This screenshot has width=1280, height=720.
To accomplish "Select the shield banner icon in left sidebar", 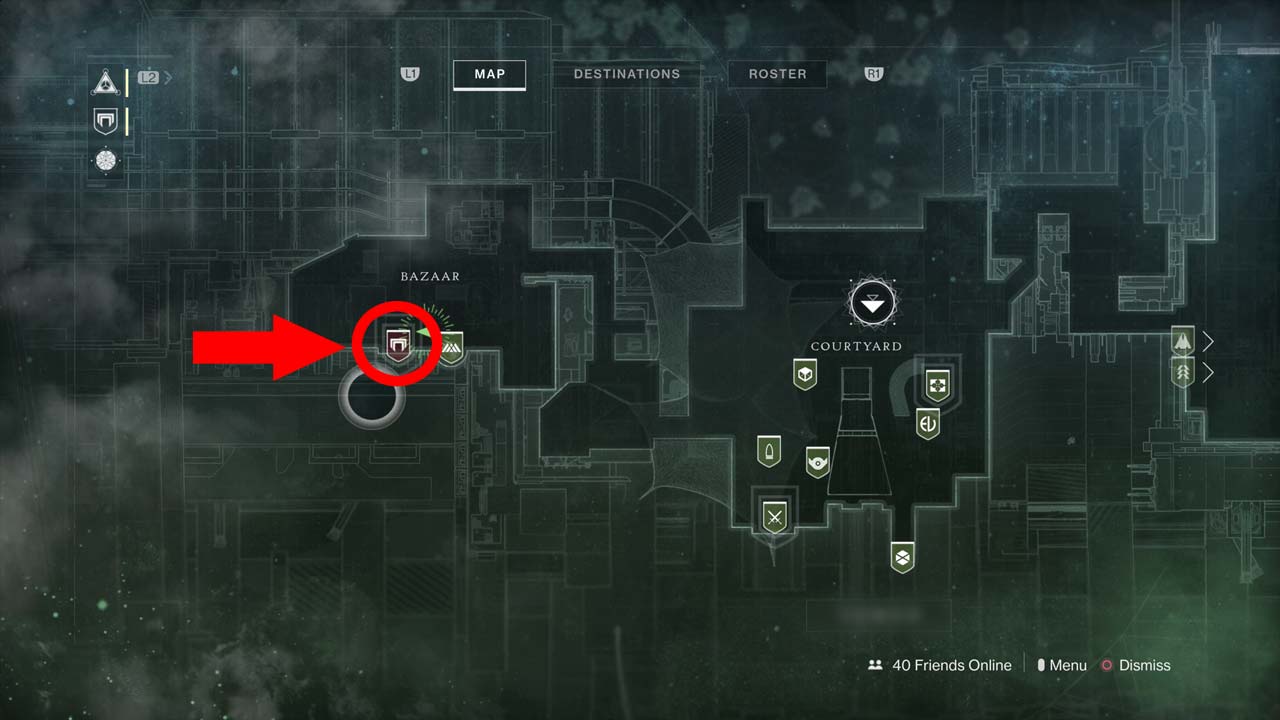I will click(104, 121).
